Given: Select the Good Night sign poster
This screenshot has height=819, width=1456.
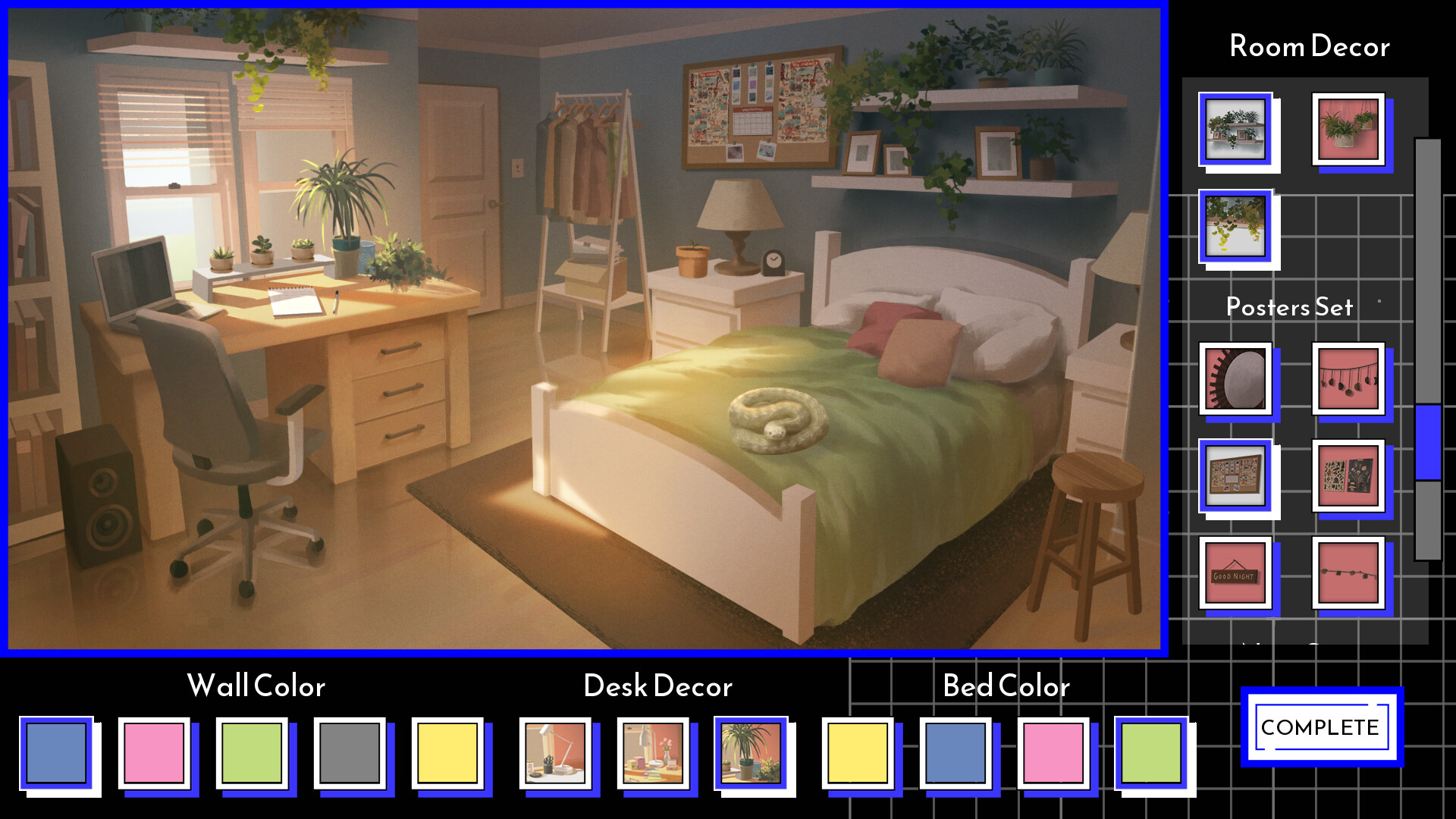Looking at the screenshot, I should [x=1235, y=574].
